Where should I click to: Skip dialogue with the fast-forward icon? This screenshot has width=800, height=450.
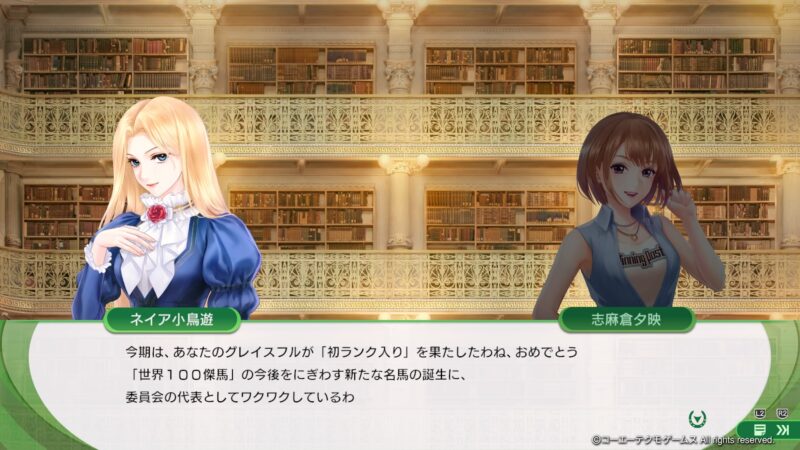pos(782,429)
